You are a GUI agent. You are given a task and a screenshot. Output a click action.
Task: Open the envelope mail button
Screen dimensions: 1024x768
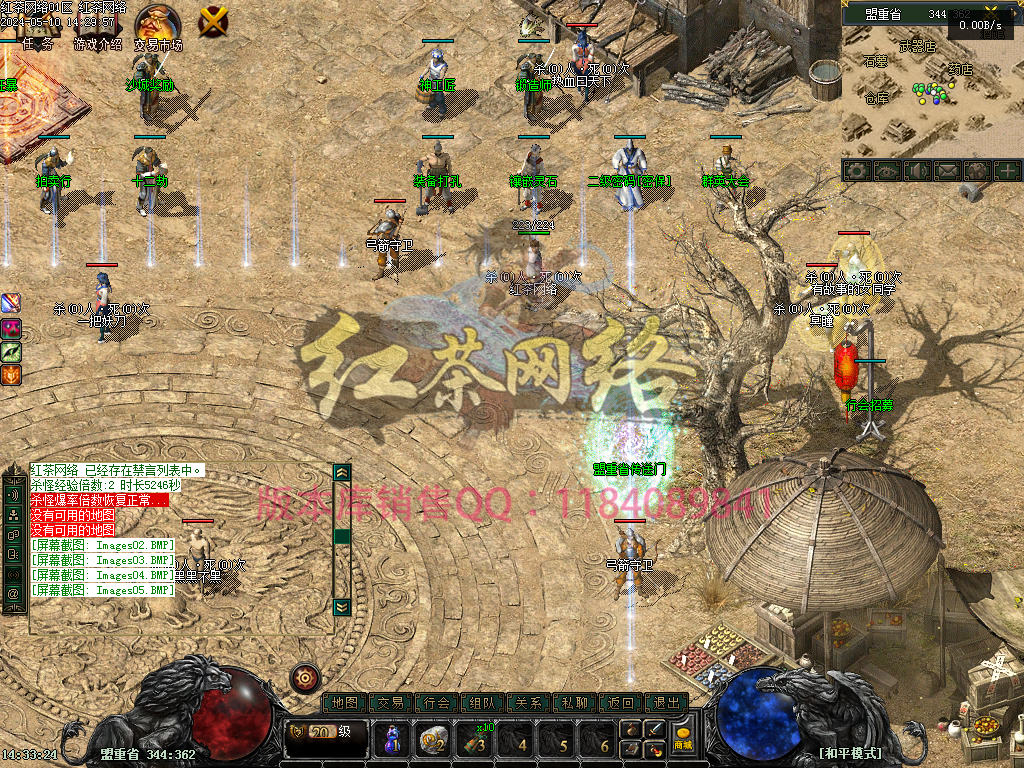coord(946,171)
